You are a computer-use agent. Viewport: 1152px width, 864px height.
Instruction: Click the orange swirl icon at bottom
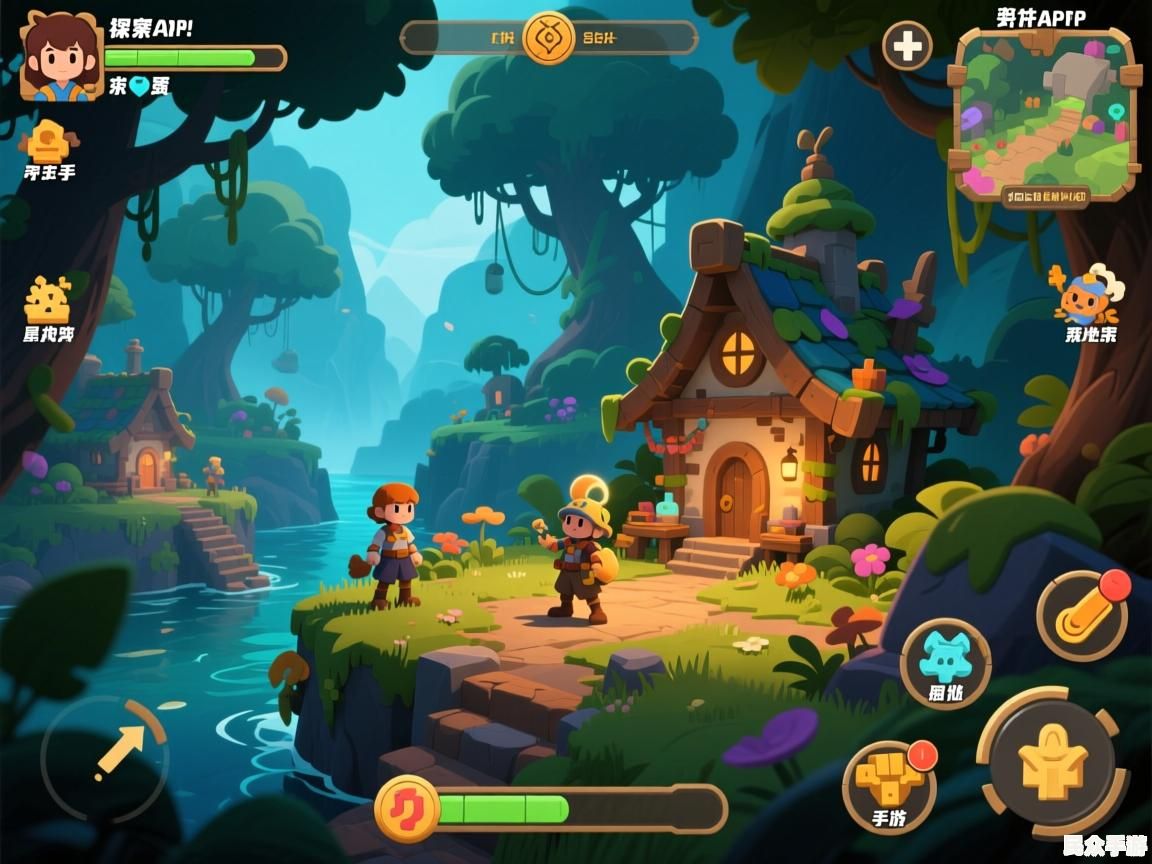pyautogui.click(x=407, y=808)
